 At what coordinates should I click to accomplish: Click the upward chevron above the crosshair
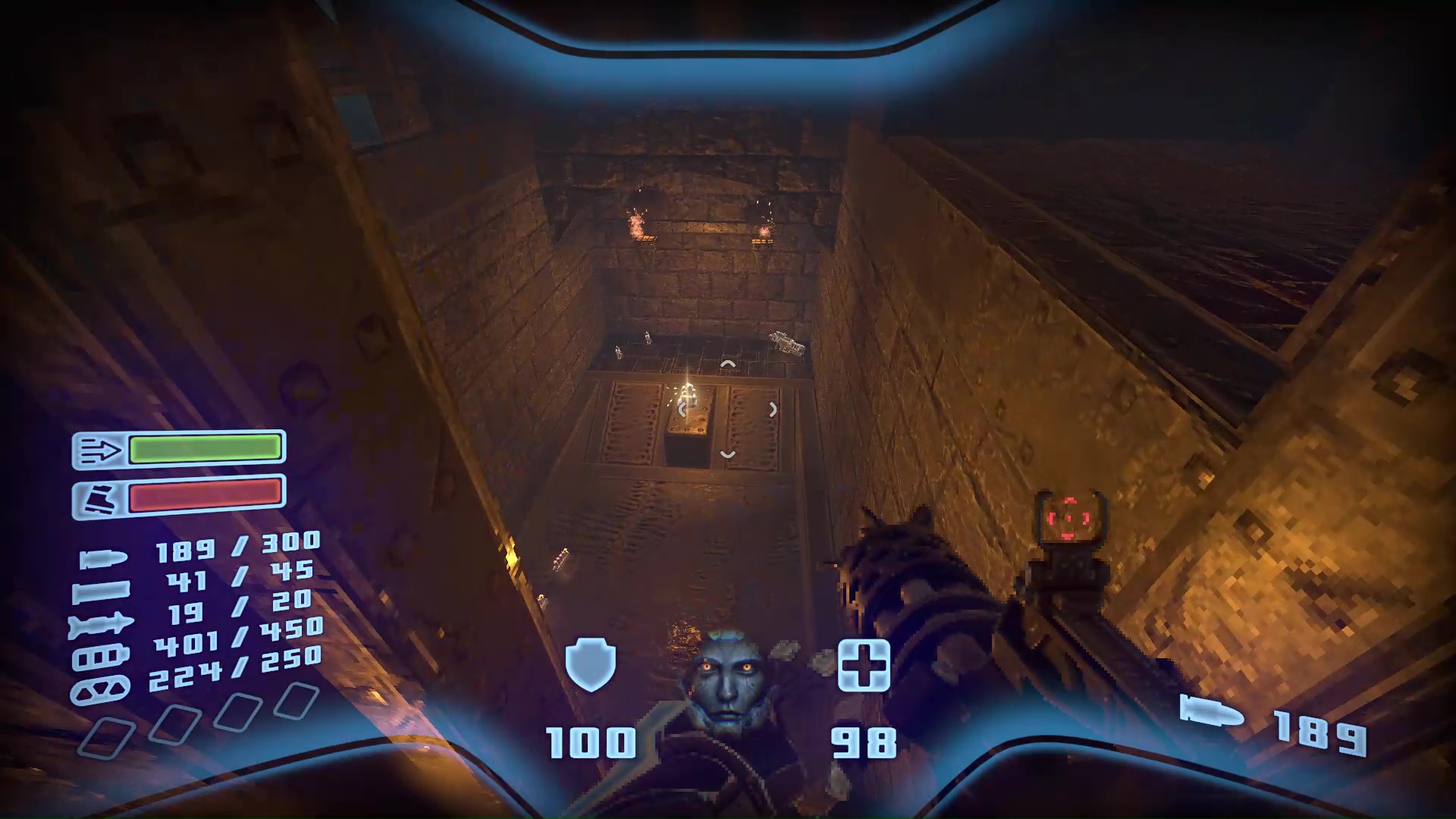727,365
